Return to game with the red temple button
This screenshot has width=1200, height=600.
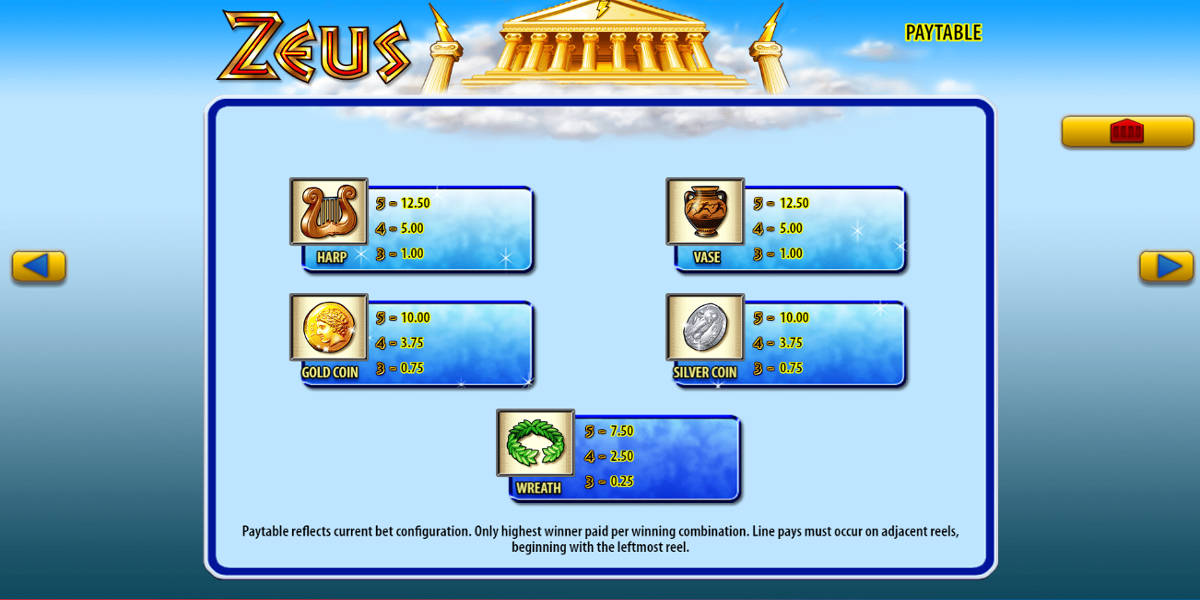tap(1126, 131)
